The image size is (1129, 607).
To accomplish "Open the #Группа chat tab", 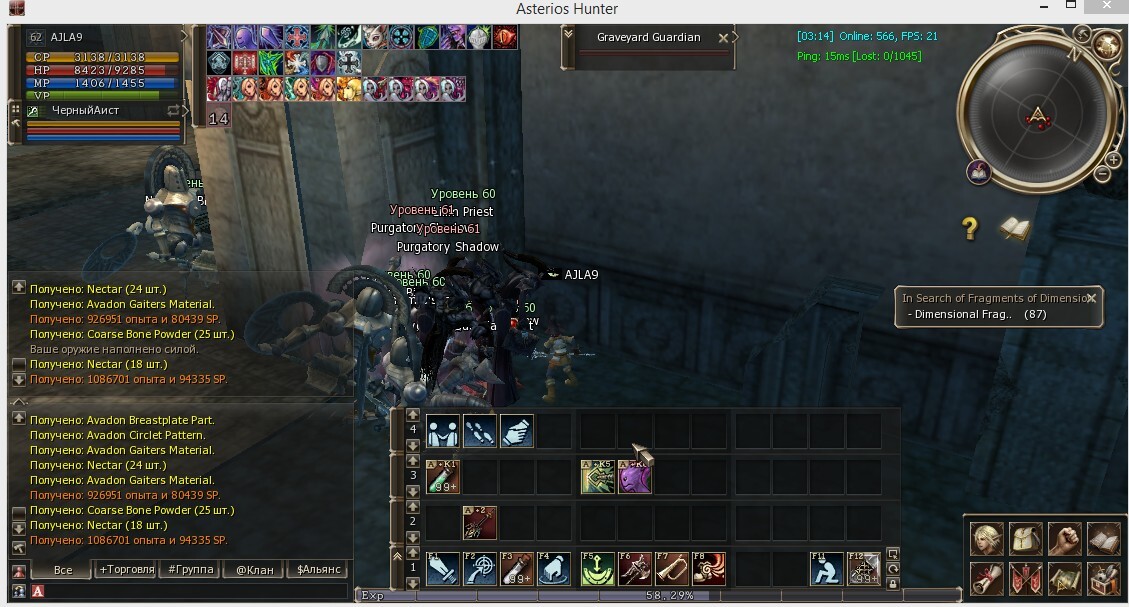I will pos(192,569).
